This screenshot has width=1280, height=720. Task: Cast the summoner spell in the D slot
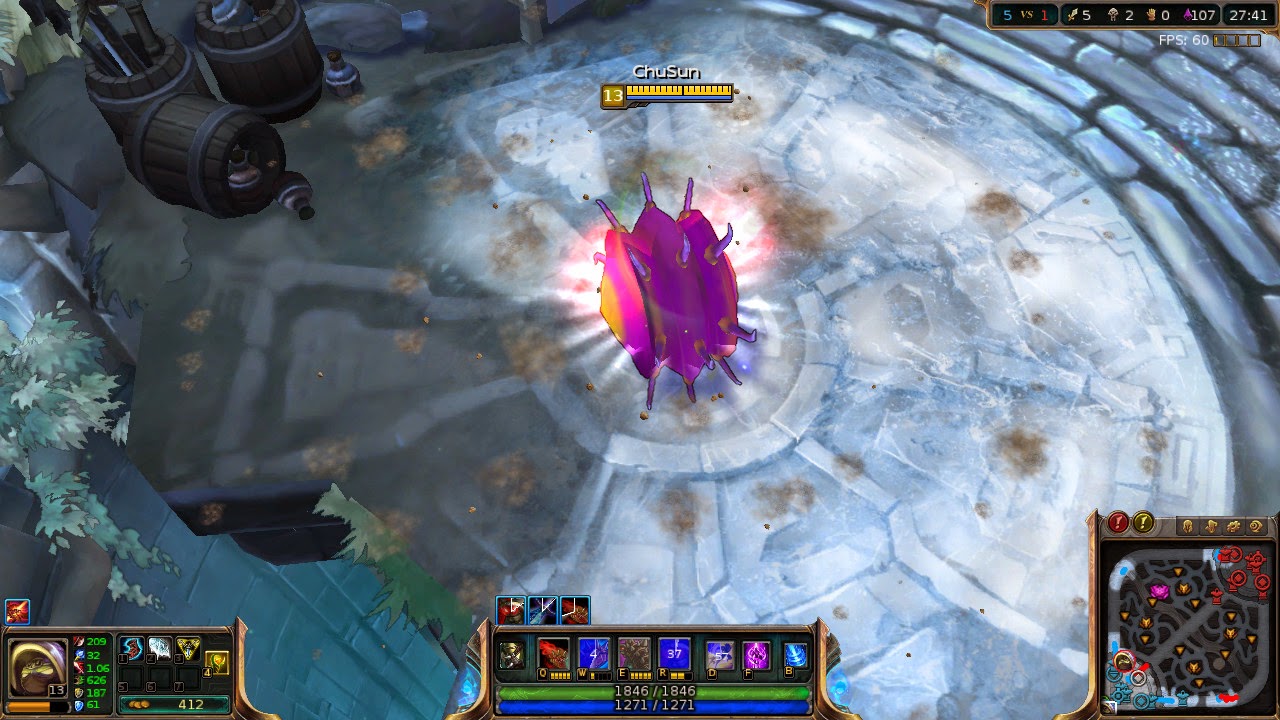(717, 653)
